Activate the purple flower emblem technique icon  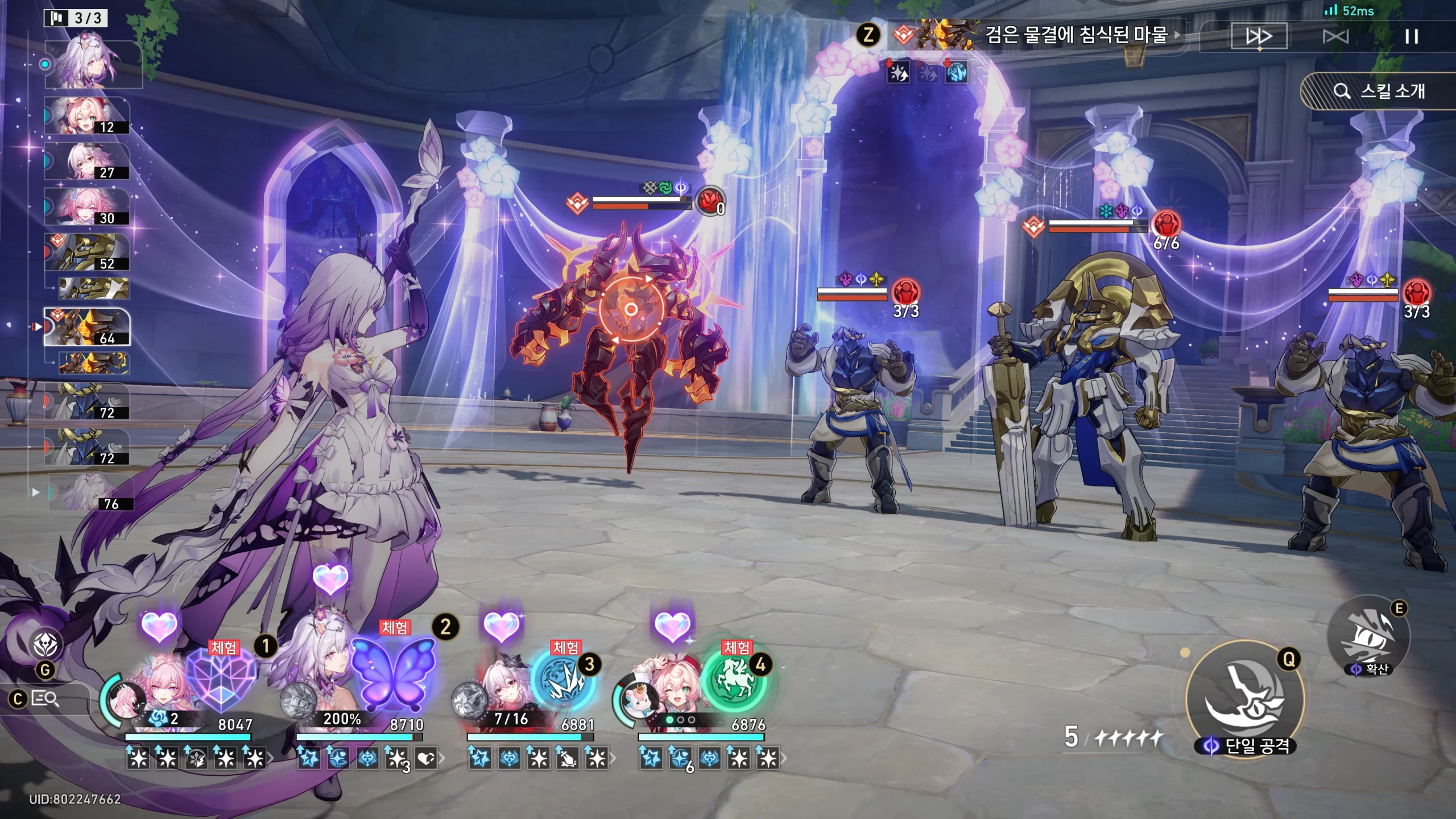(45, 644)
